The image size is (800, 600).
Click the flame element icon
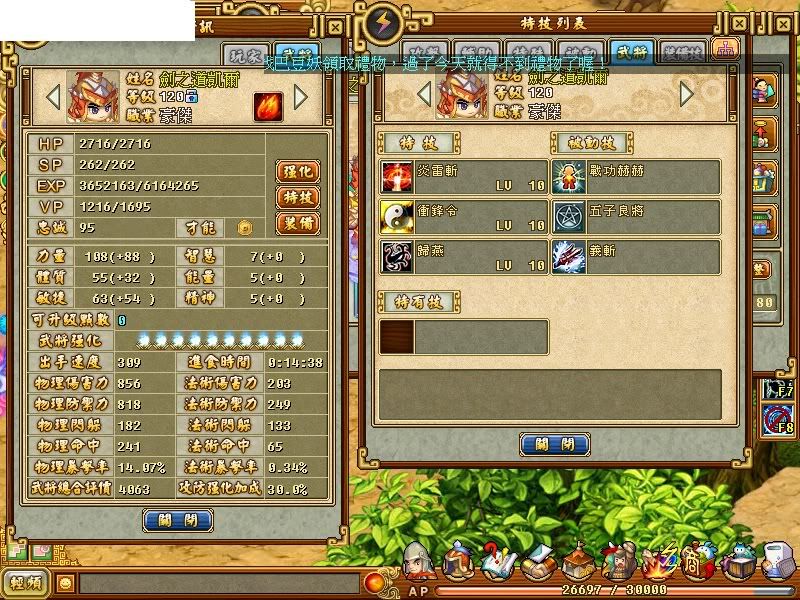click(x=267, y=104)
